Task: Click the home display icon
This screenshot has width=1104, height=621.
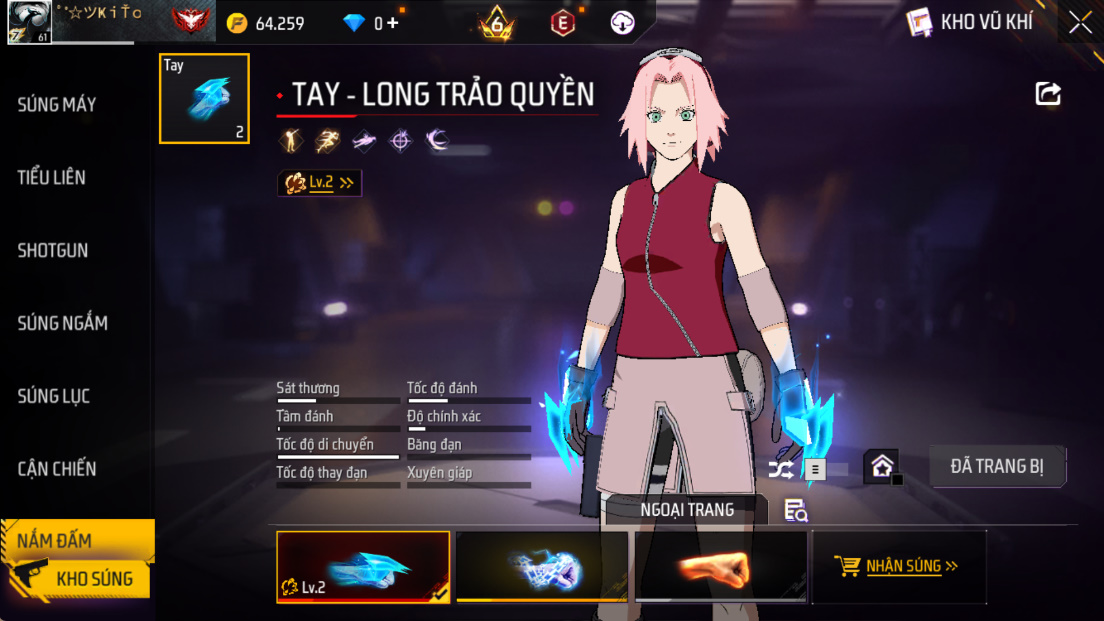Action: (882, 466)
